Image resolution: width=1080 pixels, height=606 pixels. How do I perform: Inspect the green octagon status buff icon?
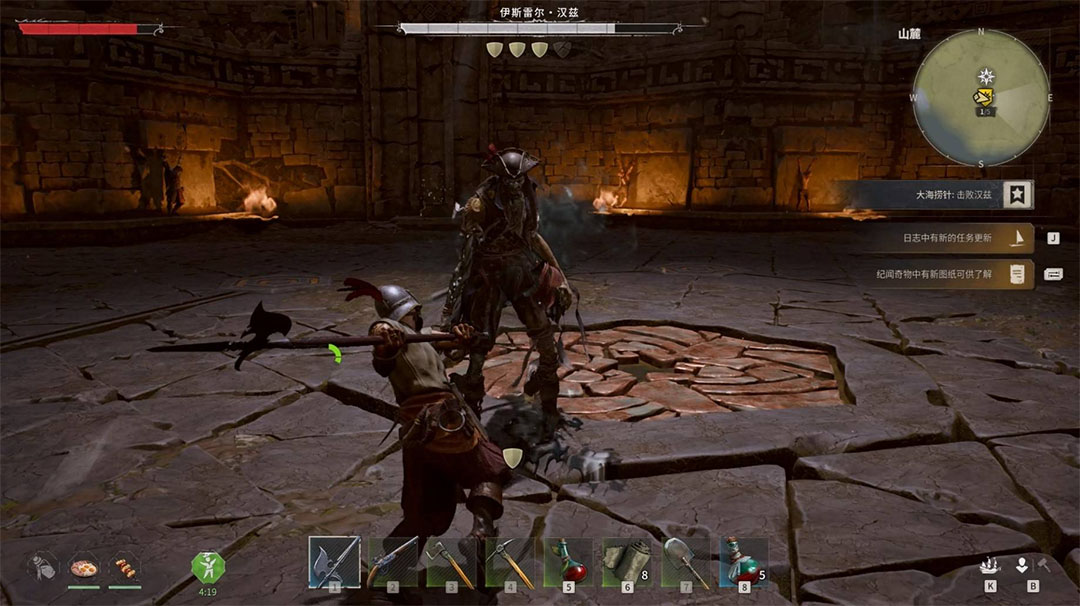click(x=207, y=567)
